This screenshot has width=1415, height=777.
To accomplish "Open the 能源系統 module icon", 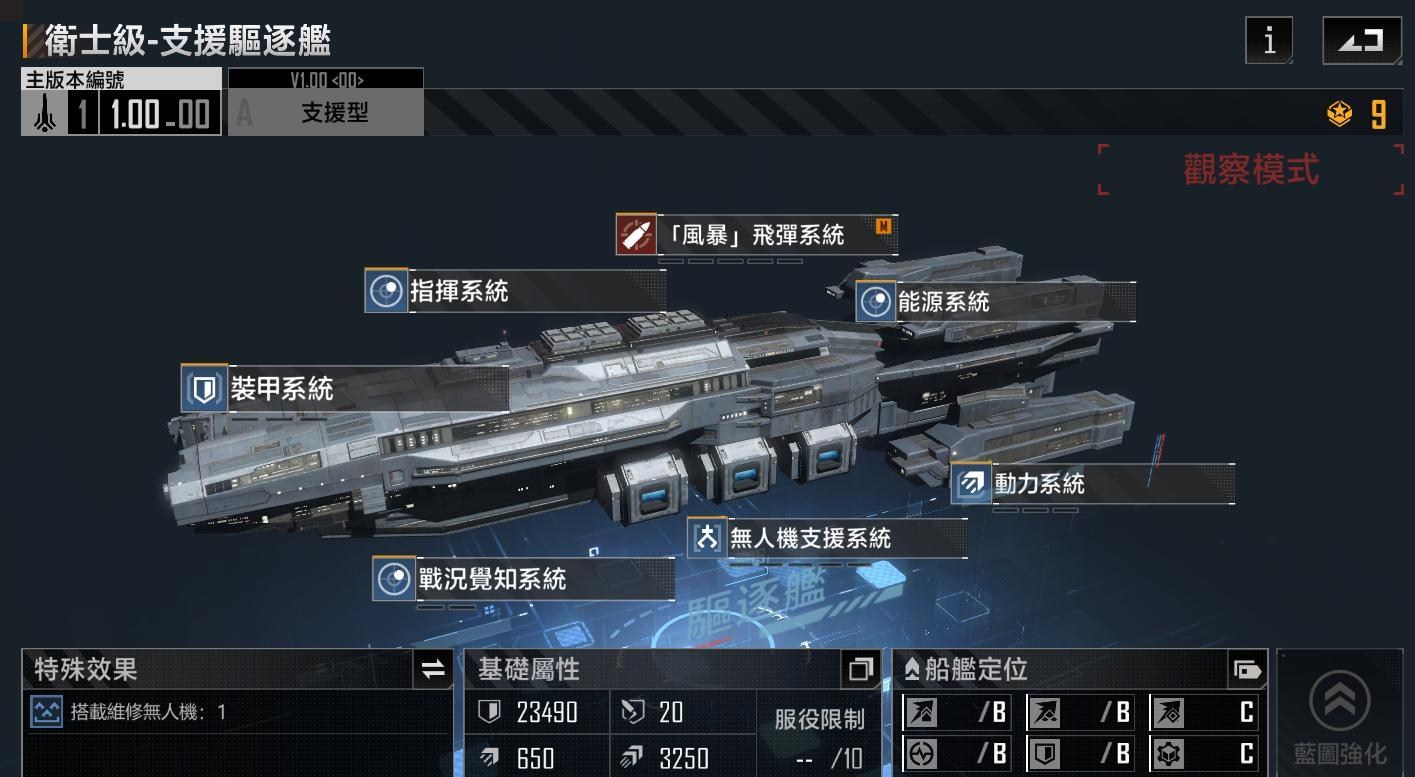I will [x=874, y=301].
